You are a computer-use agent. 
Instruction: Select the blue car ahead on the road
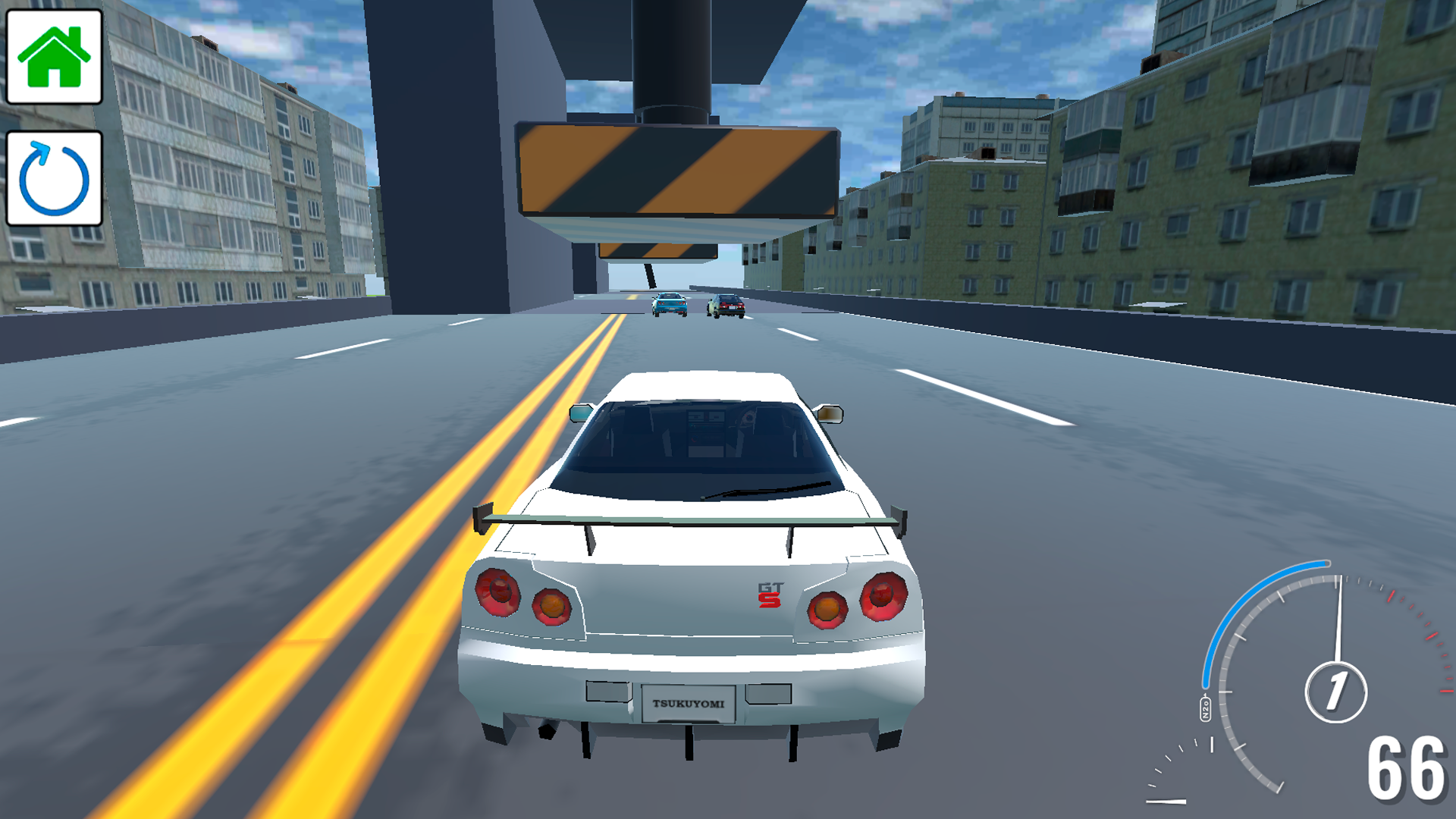click(x=668, y=303)
